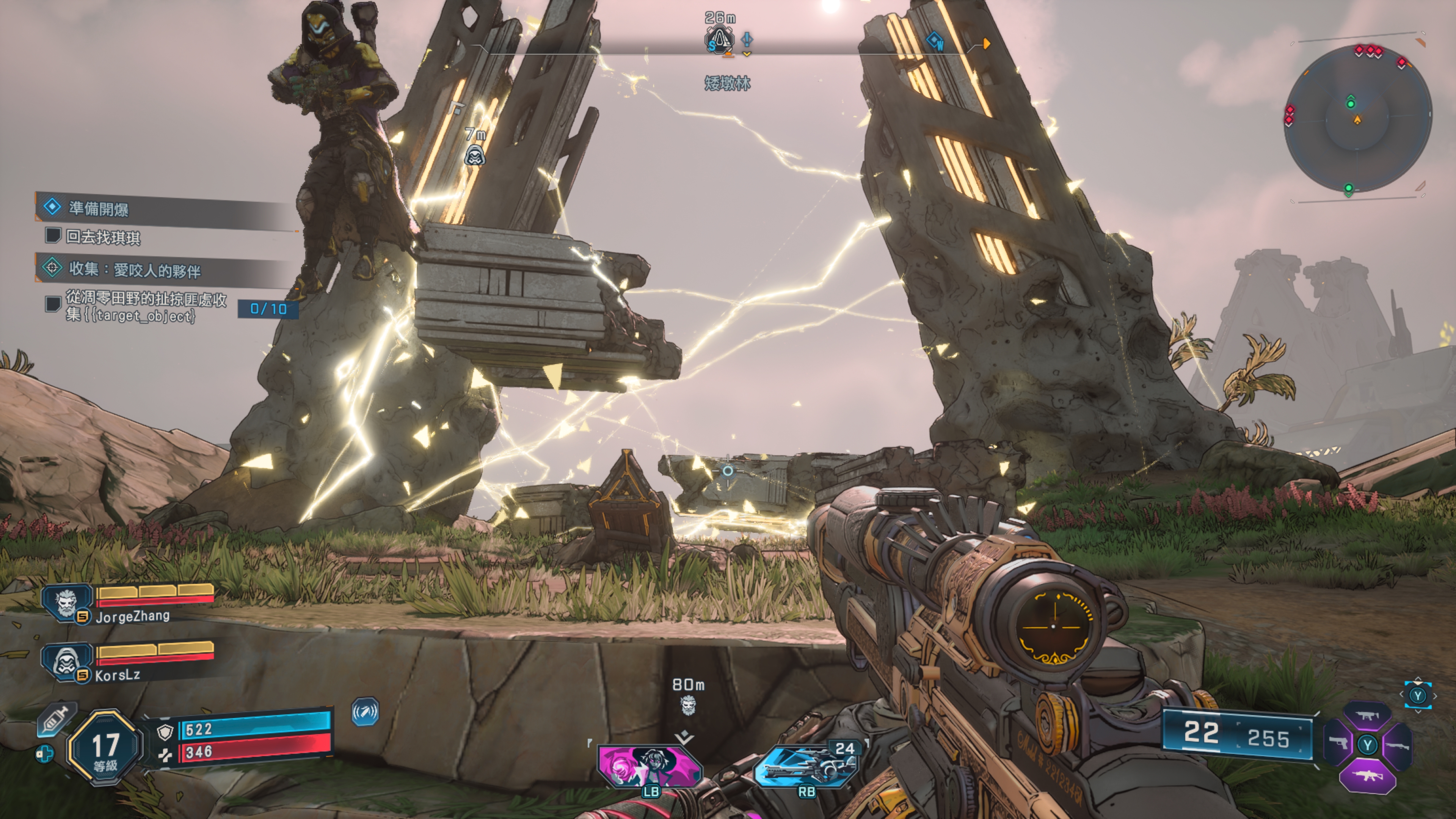Activate the pink action skill icon

pos(650,766)
